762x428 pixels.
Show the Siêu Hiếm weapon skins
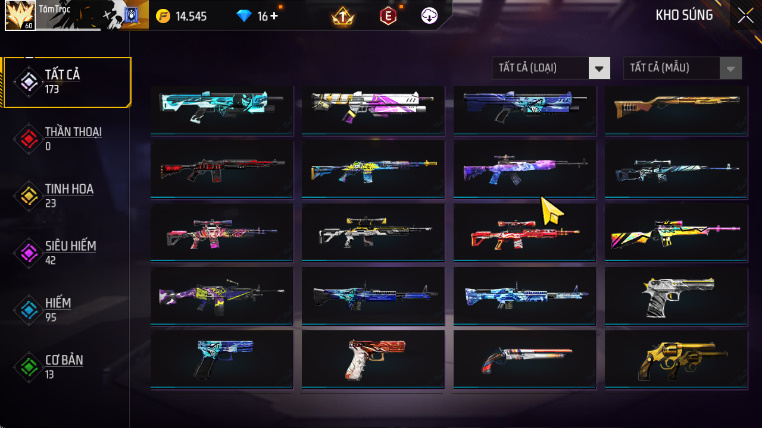(68, 252)
